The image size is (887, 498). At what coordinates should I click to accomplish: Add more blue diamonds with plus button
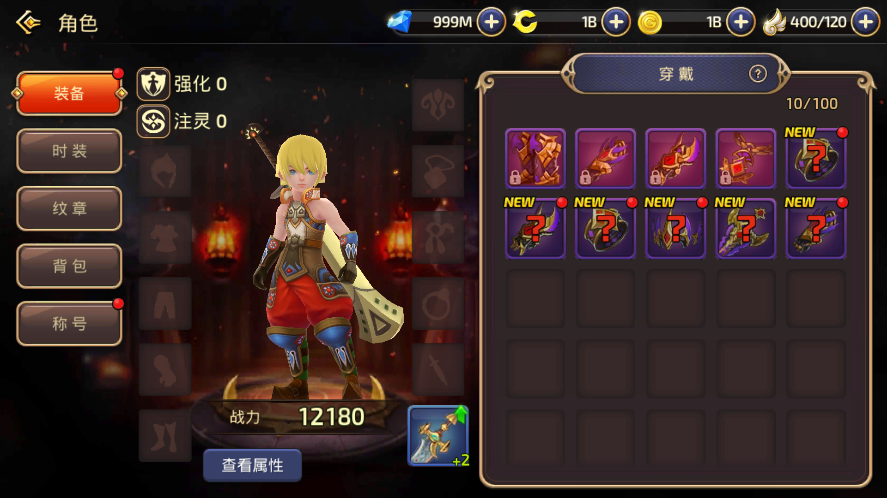click(491, 22)
